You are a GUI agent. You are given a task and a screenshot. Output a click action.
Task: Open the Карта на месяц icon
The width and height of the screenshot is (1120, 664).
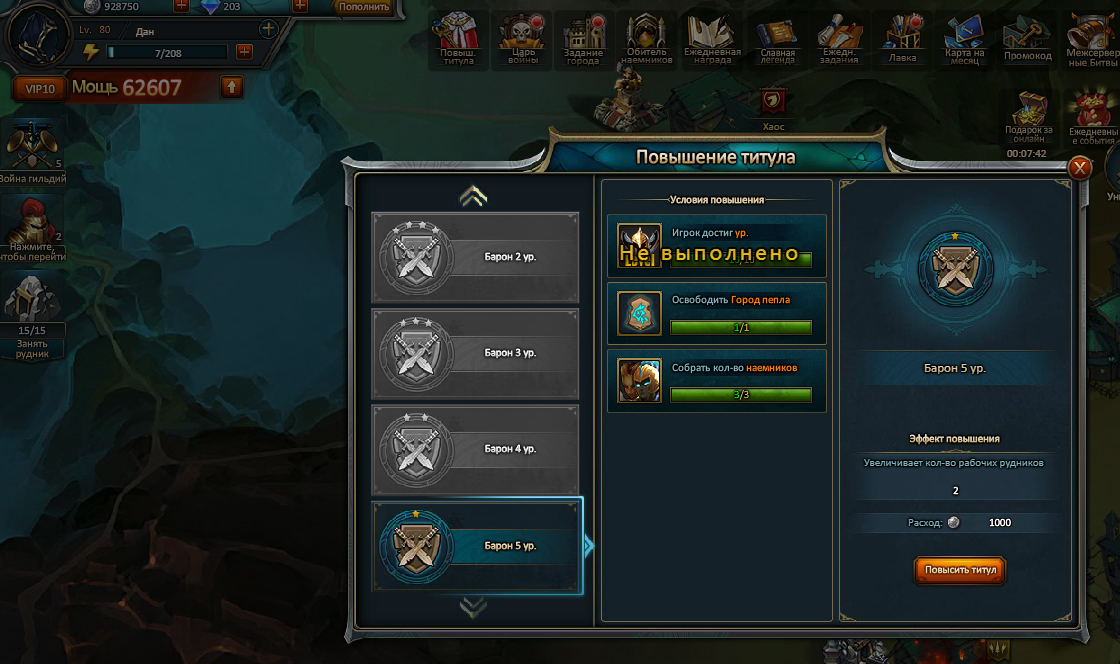[x=965, y=39]
